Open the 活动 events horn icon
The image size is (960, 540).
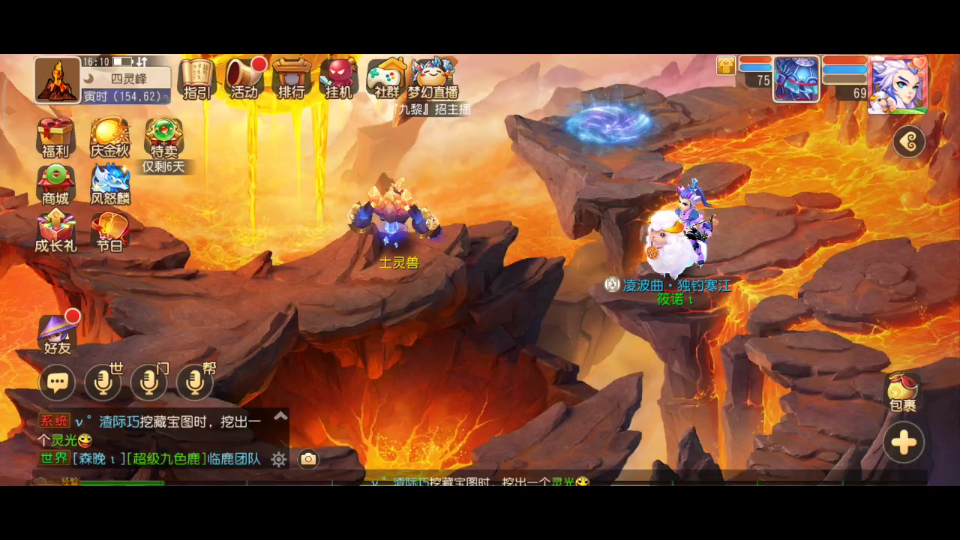click(243, 77)
